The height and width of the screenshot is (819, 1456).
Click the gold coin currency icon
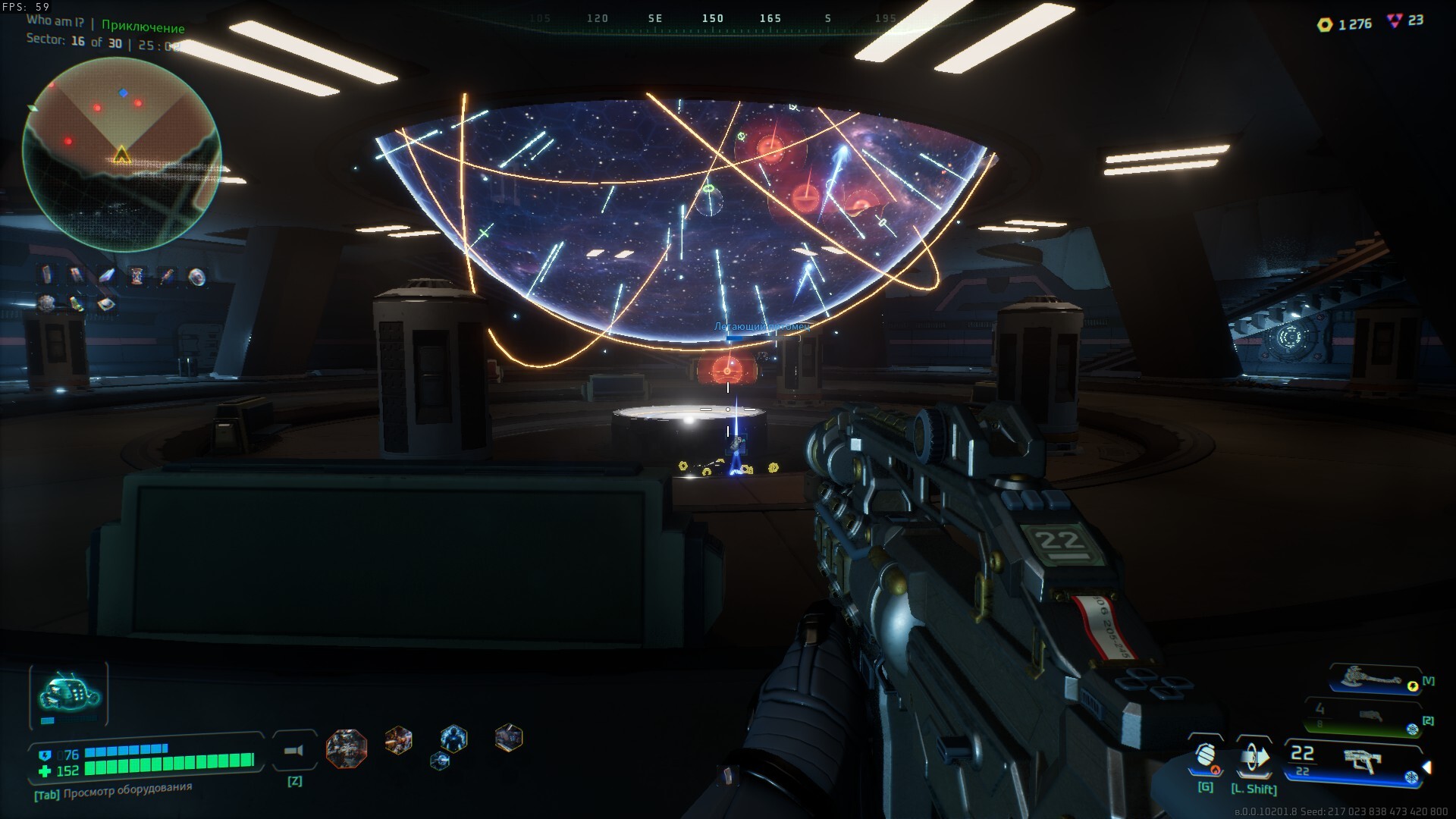pos(1325,24)
